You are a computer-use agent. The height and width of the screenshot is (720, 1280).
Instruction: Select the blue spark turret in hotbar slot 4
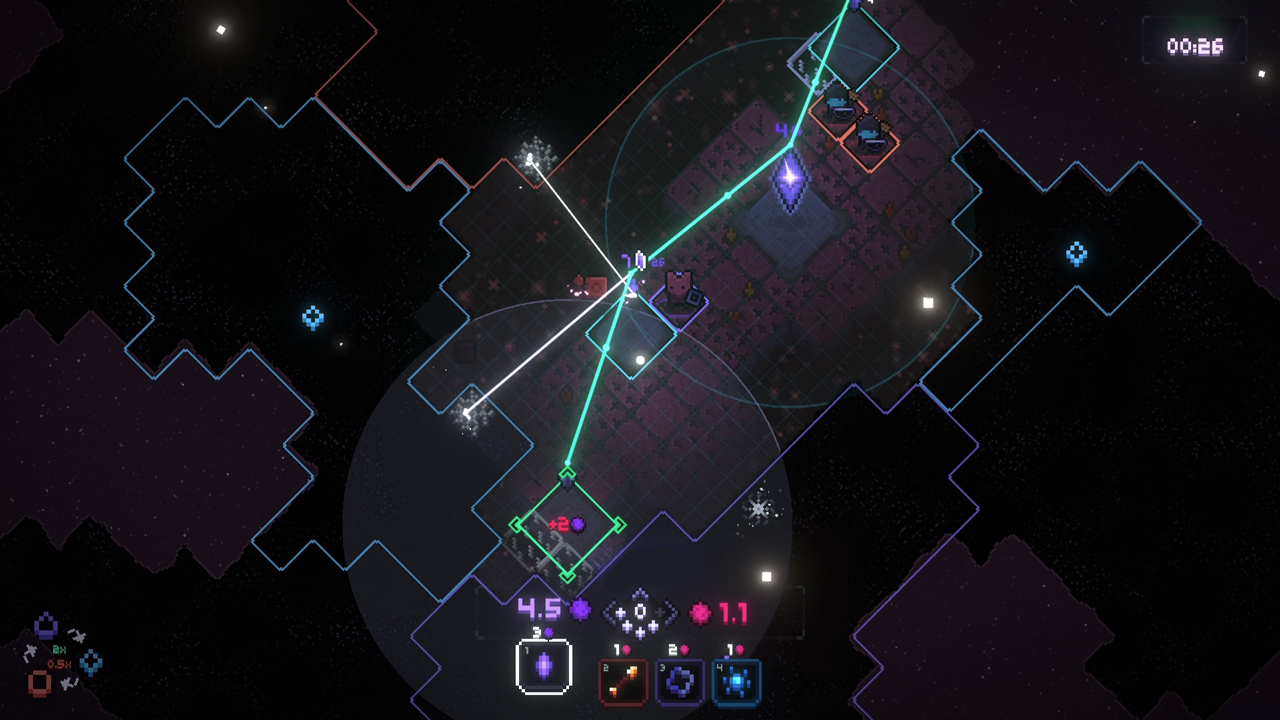click(x=738, y=680)
